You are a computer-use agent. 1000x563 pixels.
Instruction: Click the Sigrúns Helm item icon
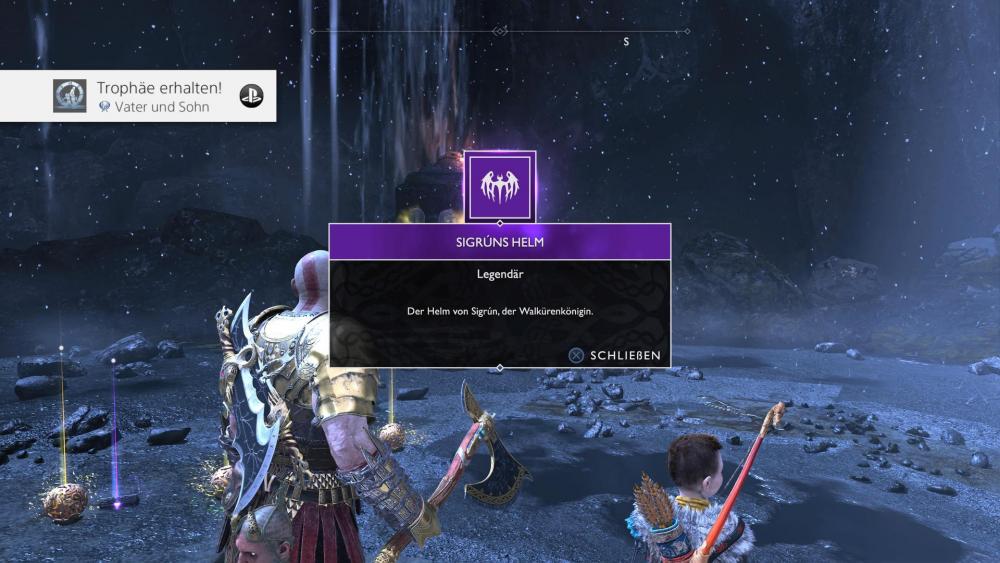(x=499, y=186)
